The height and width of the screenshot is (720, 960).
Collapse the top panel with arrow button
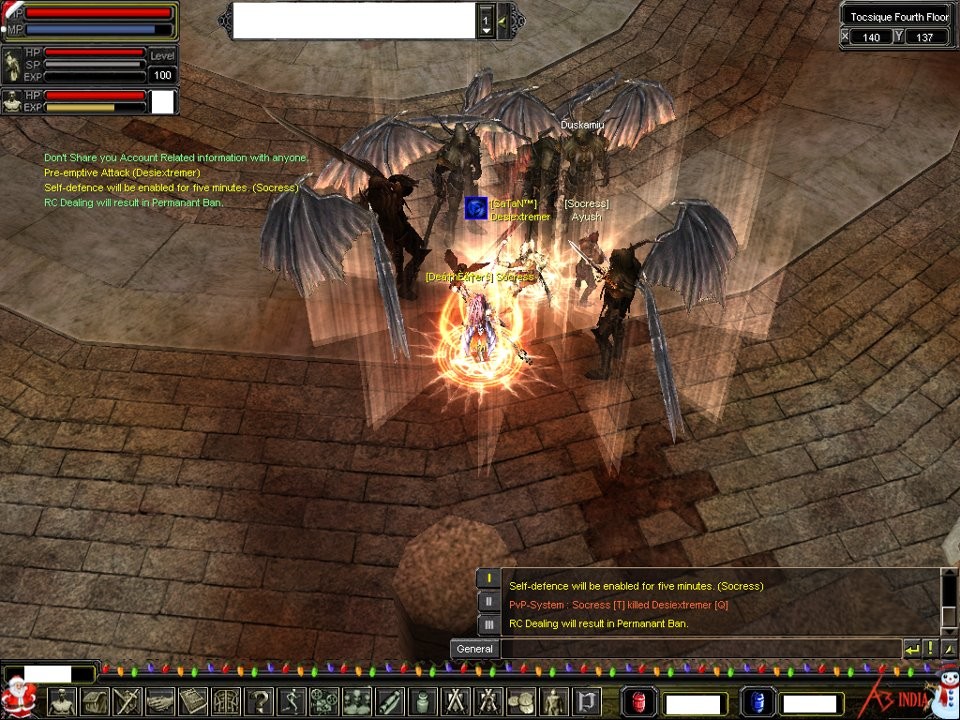[x=503, y=20]
